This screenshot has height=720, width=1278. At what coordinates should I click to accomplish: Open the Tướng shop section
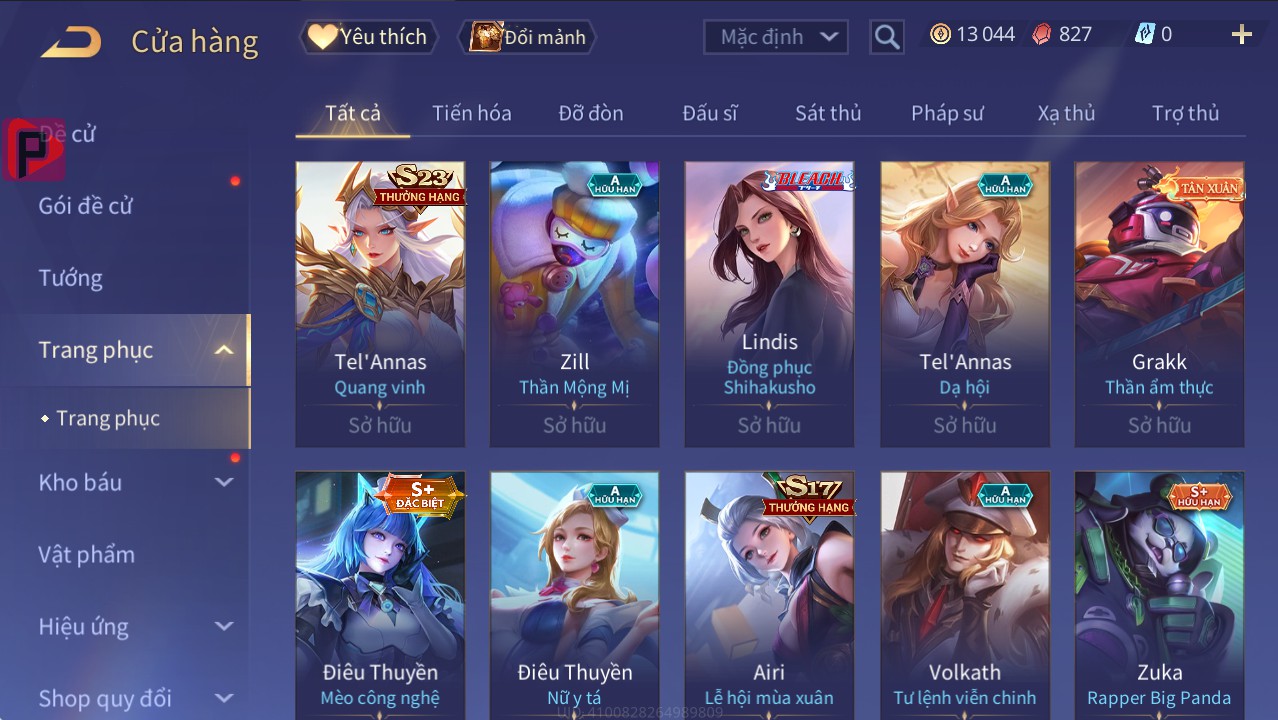[x=71, y=278]
